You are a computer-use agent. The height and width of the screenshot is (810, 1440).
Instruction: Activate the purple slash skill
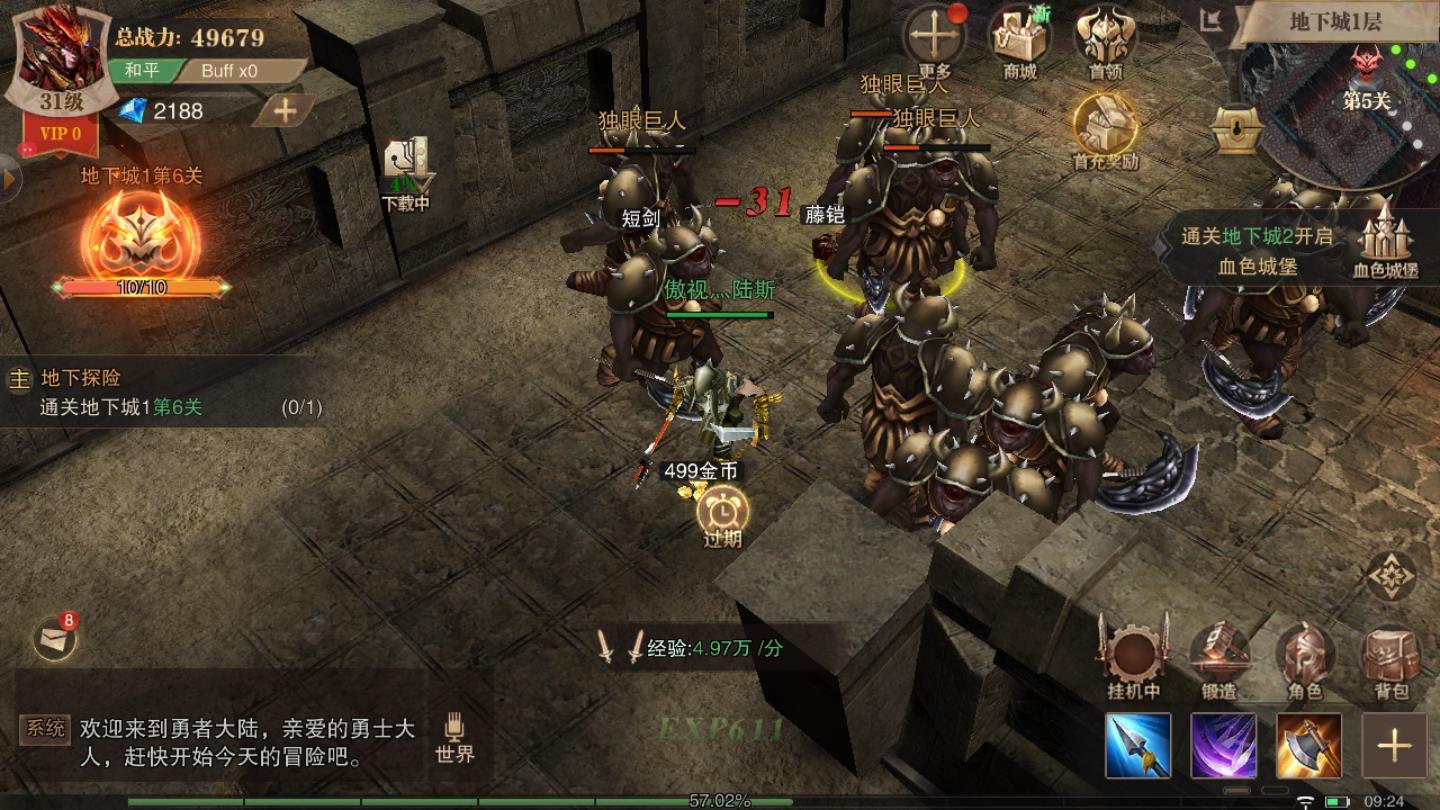[x=1223, y=745]
